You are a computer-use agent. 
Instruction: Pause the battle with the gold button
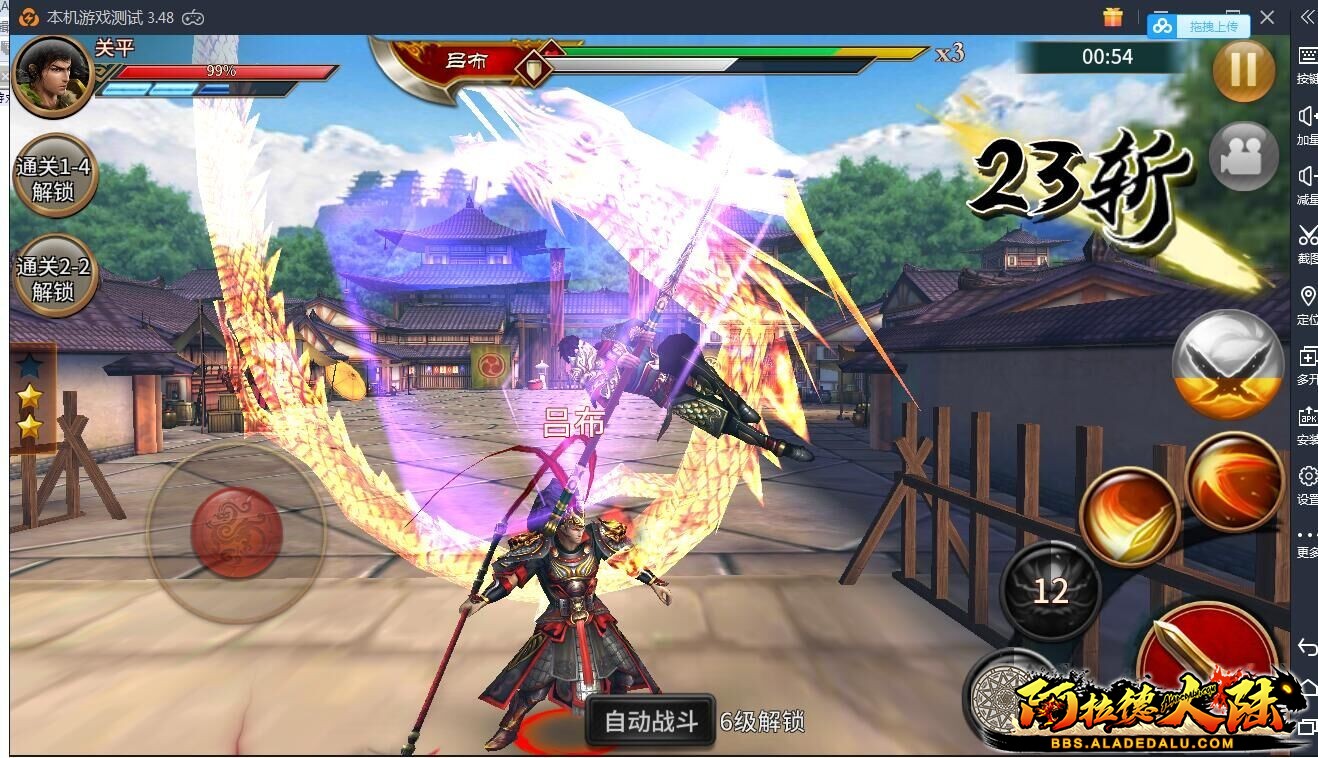pos(1243,70)
